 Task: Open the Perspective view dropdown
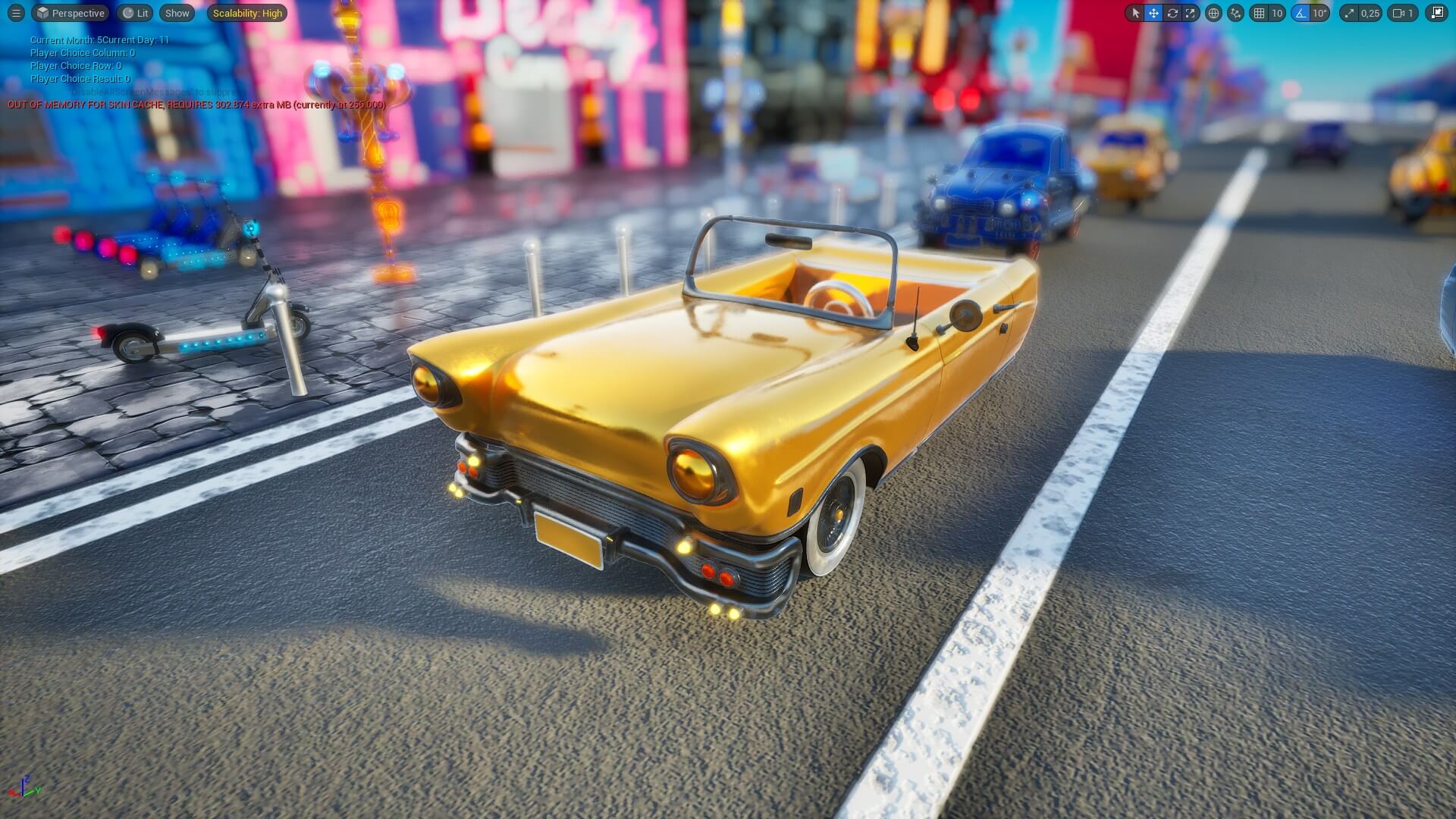click(x=70, y=13)
